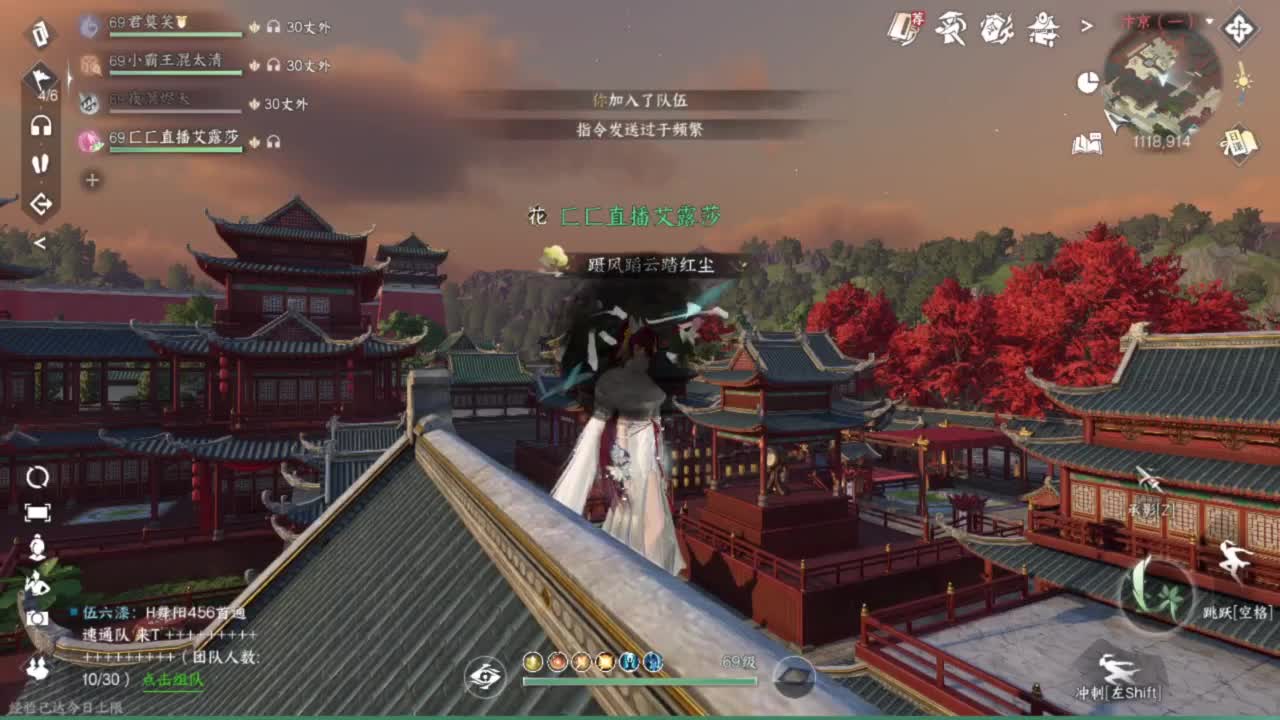1280x720 pixels.
Task: Click the footprints auto-follow icon
Action: click(x=38, y=163)
